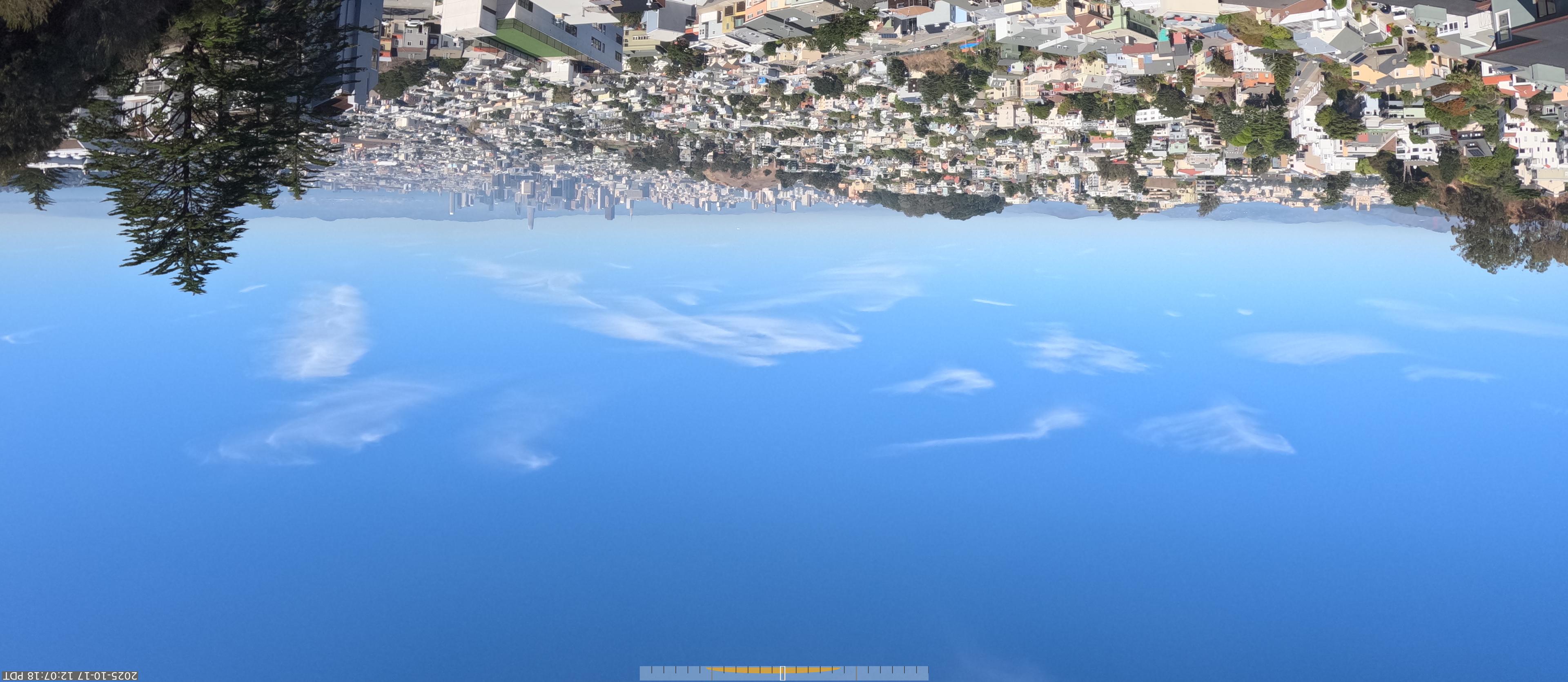Click the white marker on the daylight timeline
Image resolution: width=1568 pixels, height=682 pixels.
click(x=782, y=673)
